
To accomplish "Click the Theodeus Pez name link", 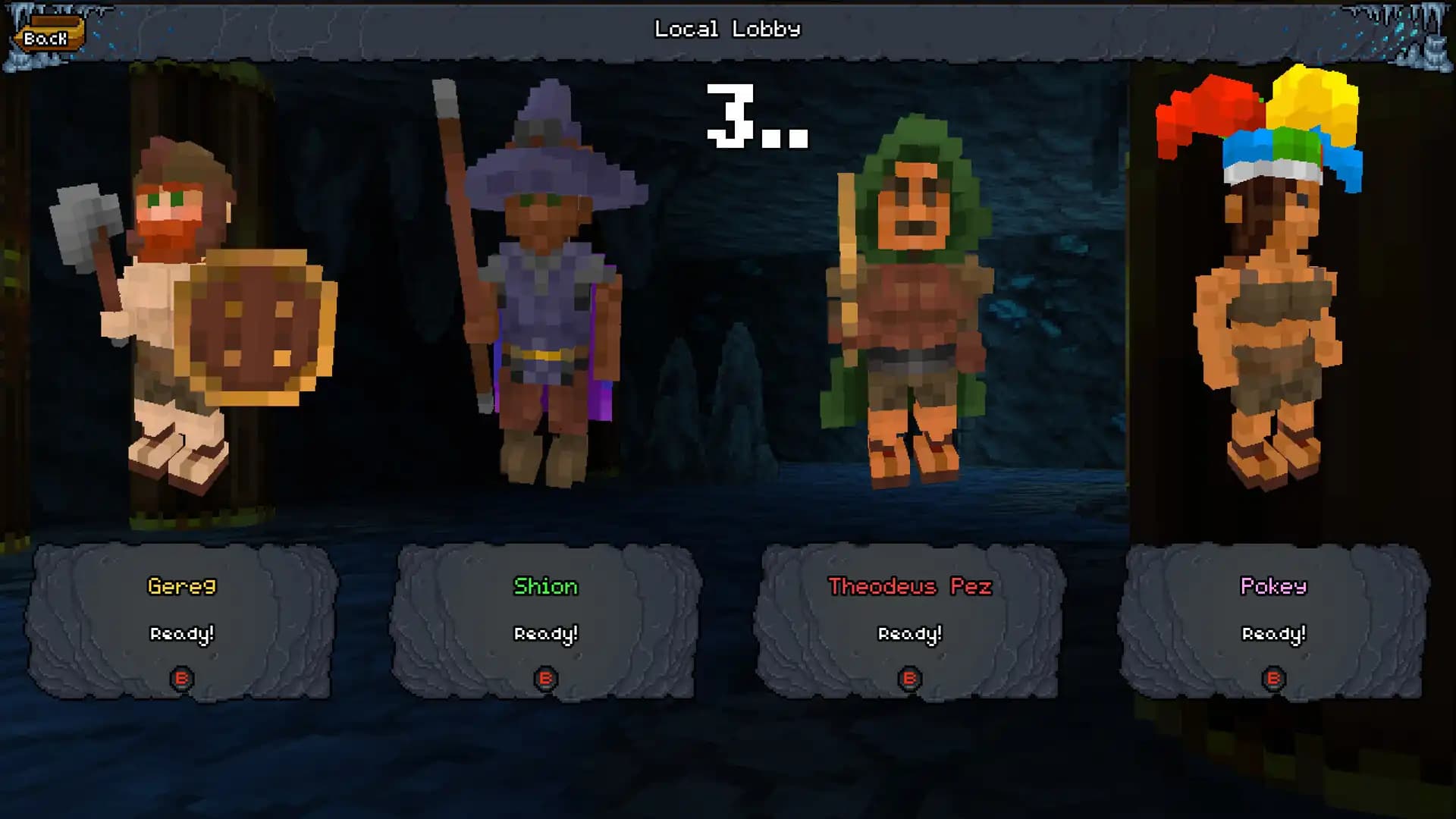I will click(910, 585).
